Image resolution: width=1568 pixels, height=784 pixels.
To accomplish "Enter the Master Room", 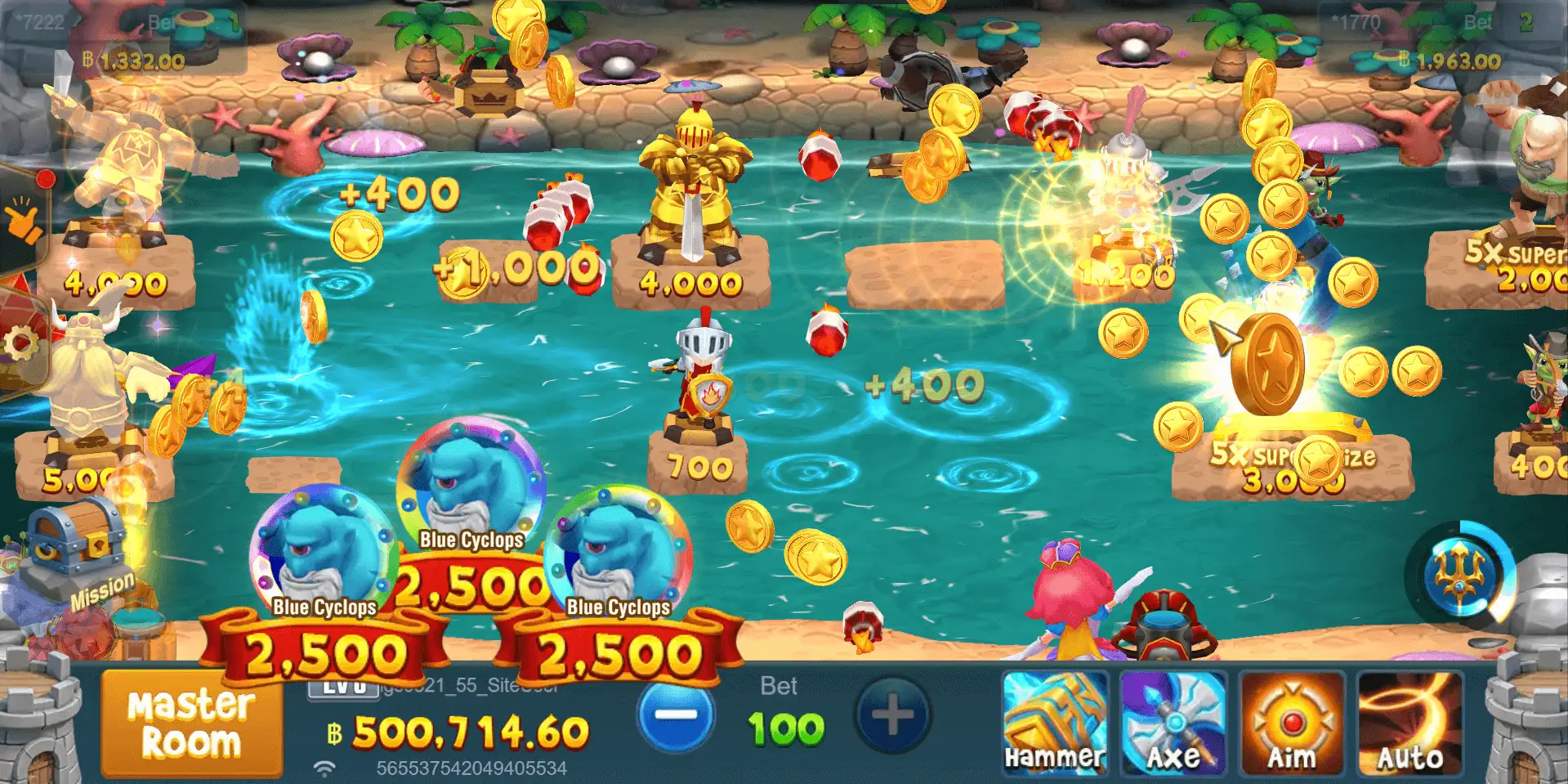I will pos(190,726).
